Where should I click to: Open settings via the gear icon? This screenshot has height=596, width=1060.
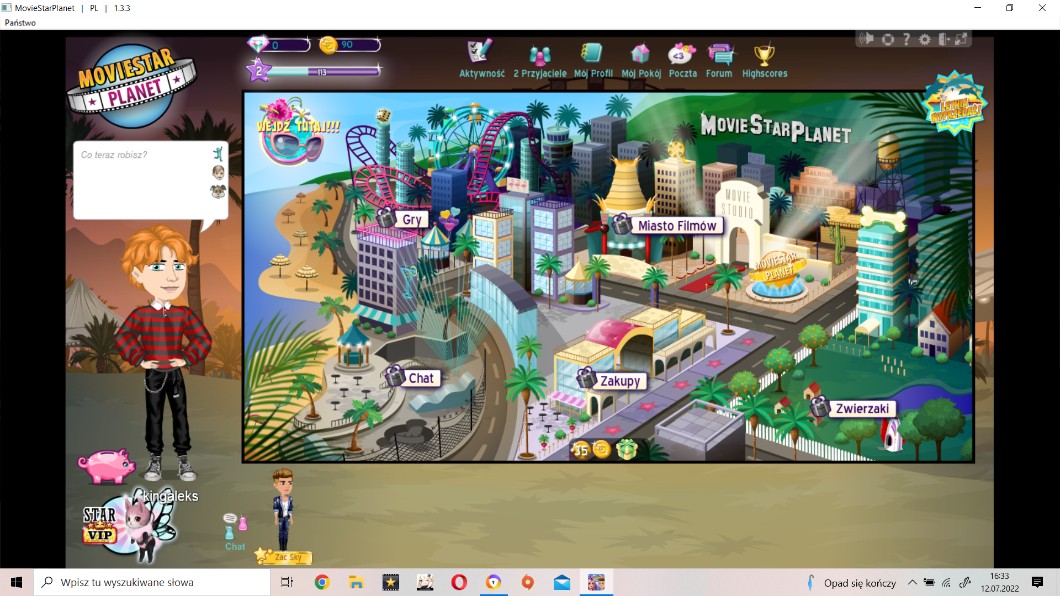[x=924, y=39]
